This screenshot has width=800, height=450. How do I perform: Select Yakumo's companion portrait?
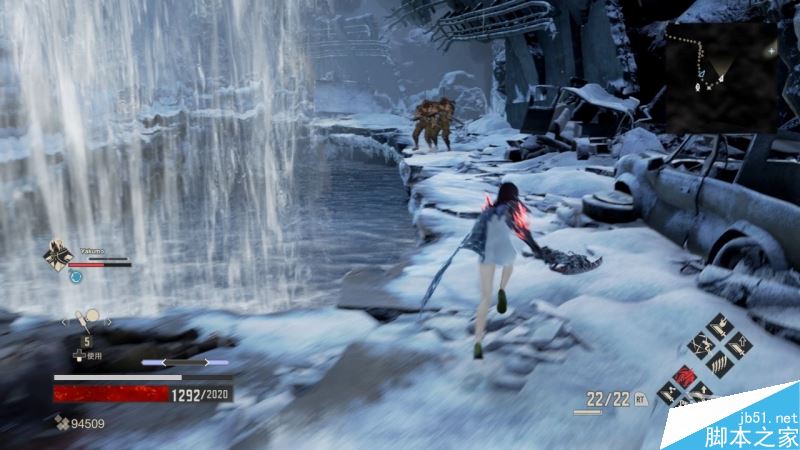tap(56, 254)
